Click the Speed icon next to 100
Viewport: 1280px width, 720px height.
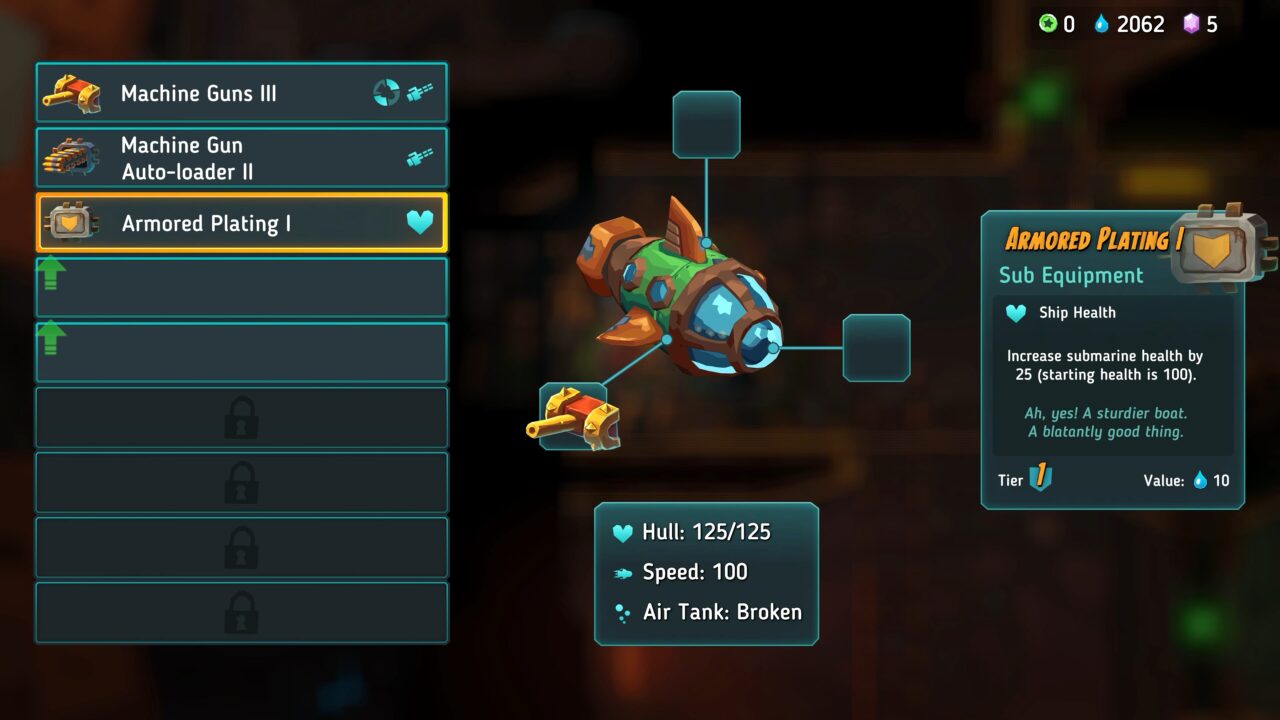624,572
